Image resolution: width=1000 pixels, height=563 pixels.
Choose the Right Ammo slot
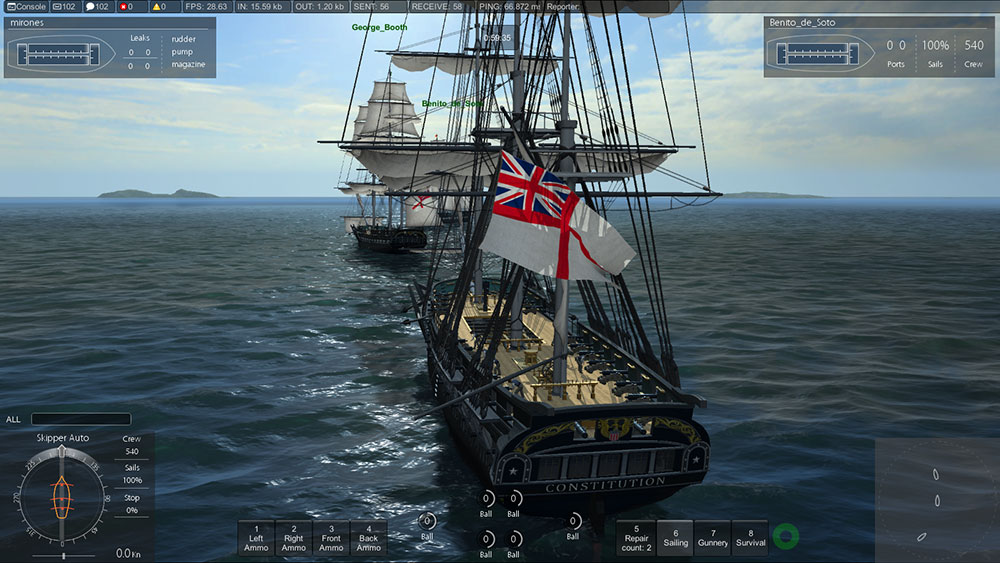click(x=294, y=538)
